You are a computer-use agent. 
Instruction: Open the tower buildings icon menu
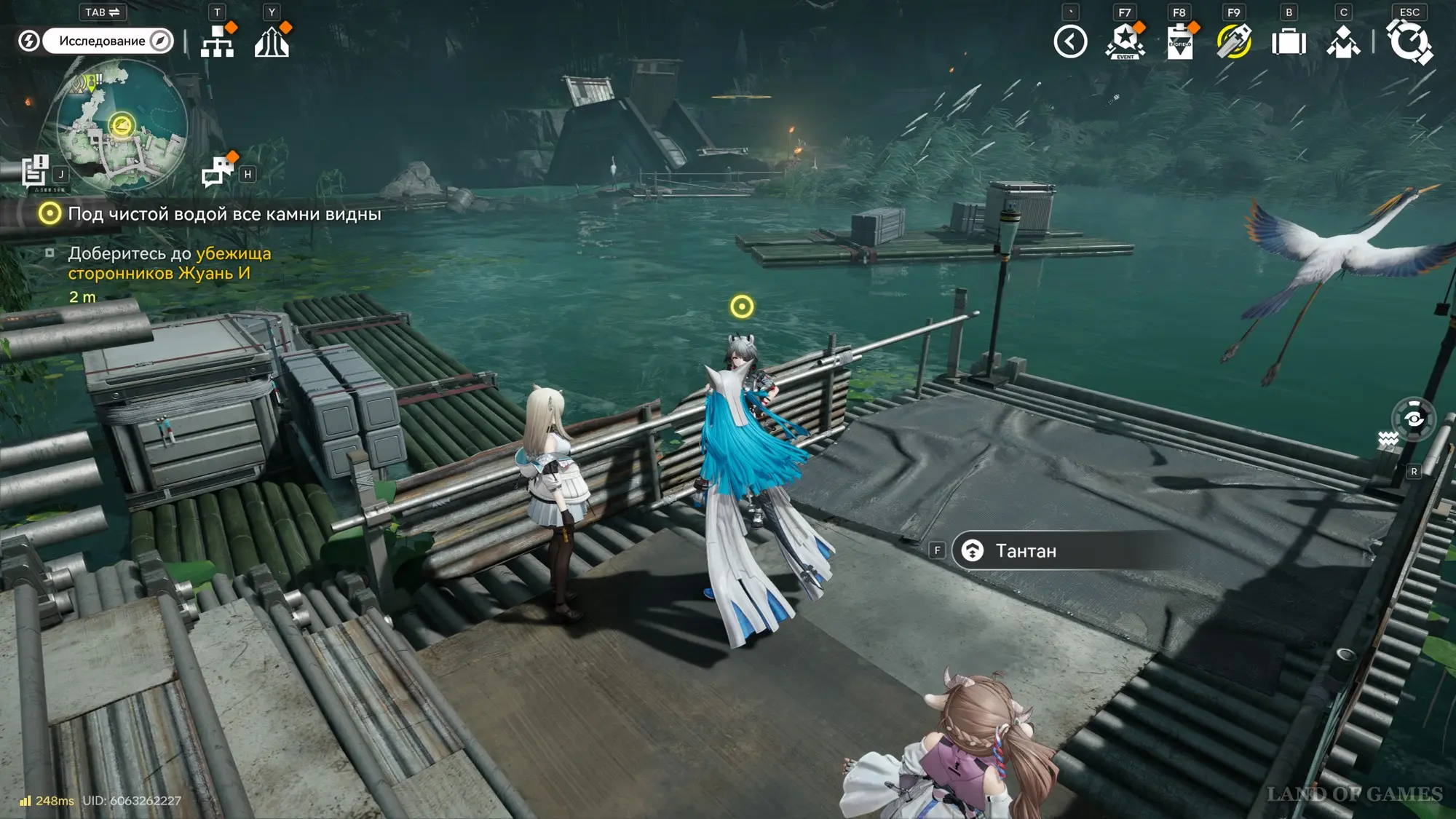pyautogui.click(x=272, y=41)
